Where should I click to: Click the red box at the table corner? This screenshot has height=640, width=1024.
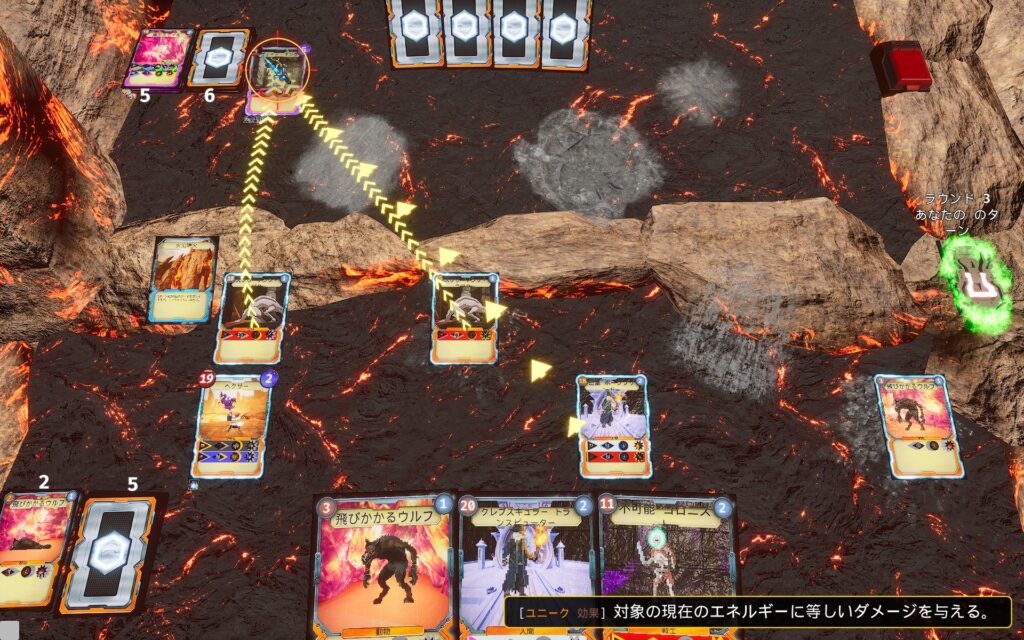pyautogui.click(x=902, y=66)
